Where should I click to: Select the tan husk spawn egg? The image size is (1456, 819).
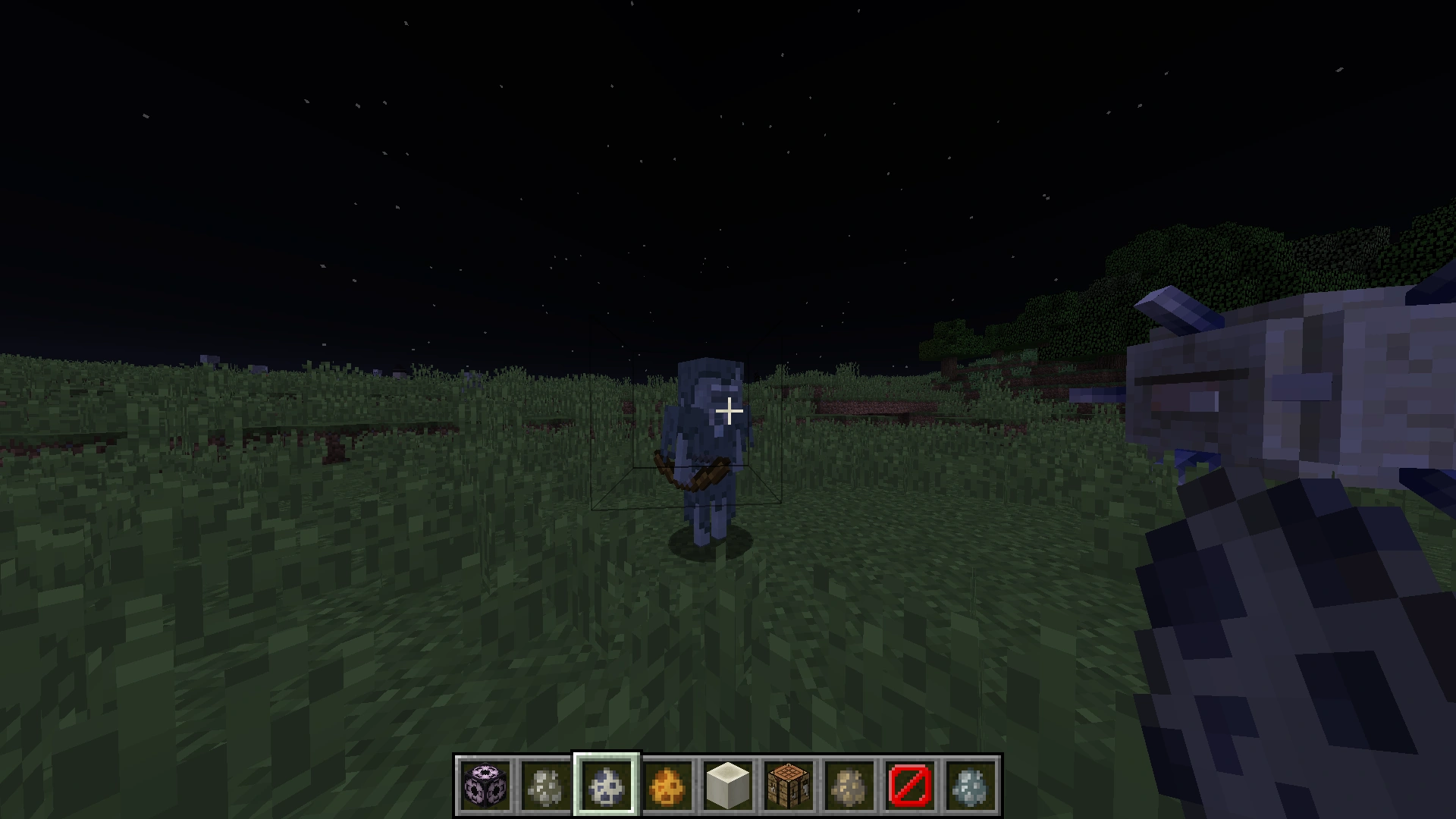click(849, 786)
